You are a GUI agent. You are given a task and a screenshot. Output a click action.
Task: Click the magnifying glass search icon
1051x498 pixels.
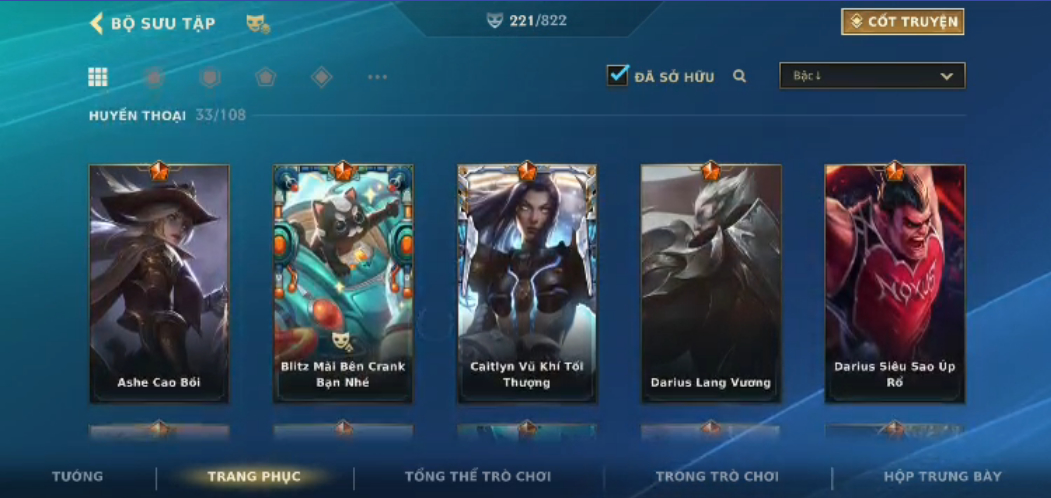[x=740, y=76]
